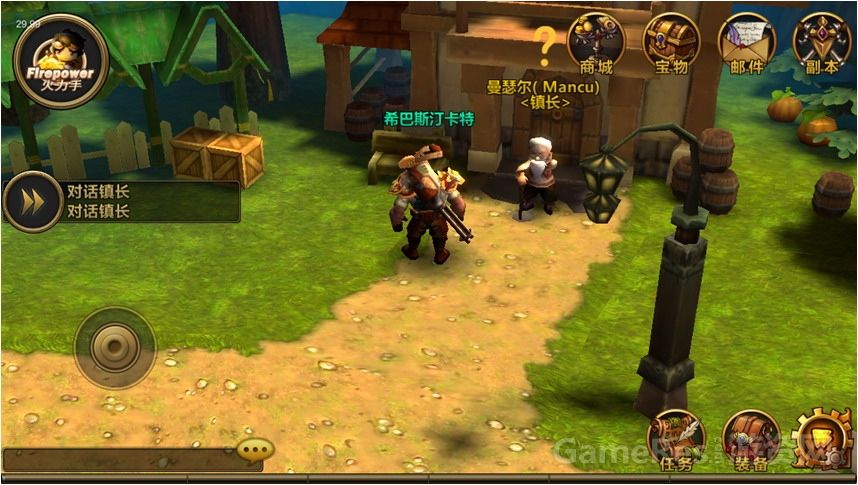
Task: Open the 任务 quest log
Action: coord(676,440)
